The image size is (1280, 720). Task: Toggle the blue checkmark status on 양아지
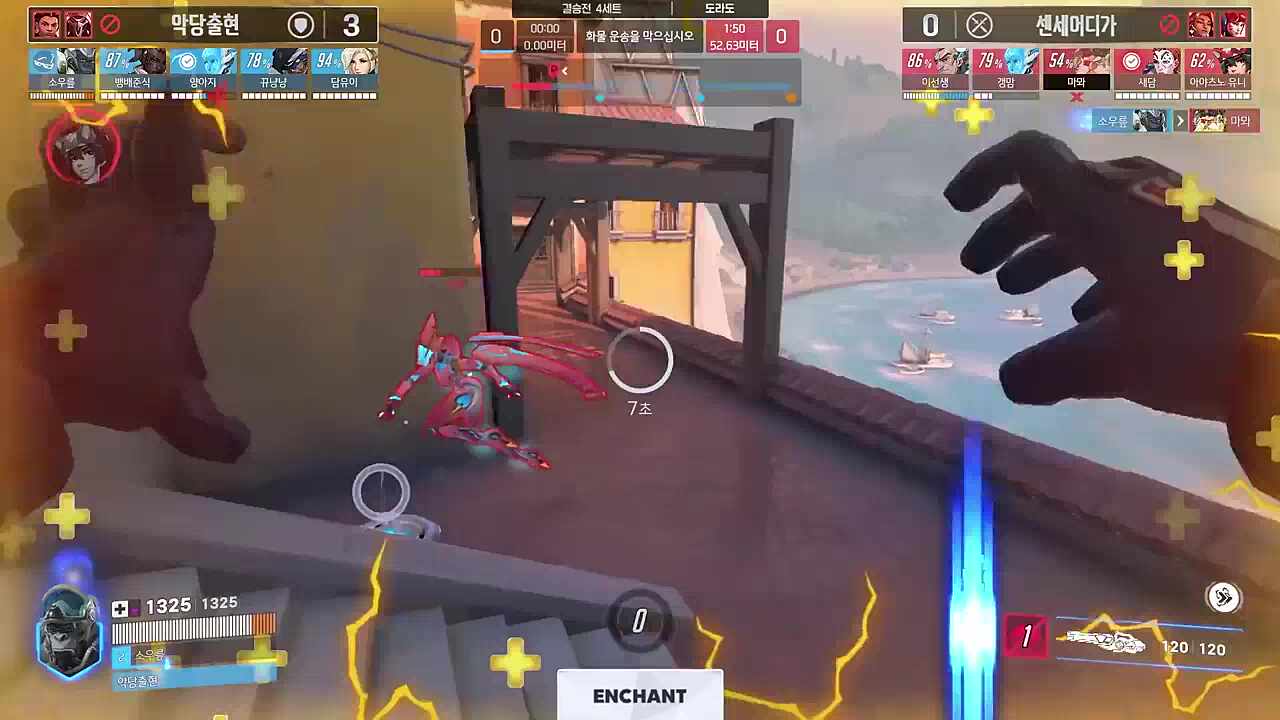pos(187,59)
